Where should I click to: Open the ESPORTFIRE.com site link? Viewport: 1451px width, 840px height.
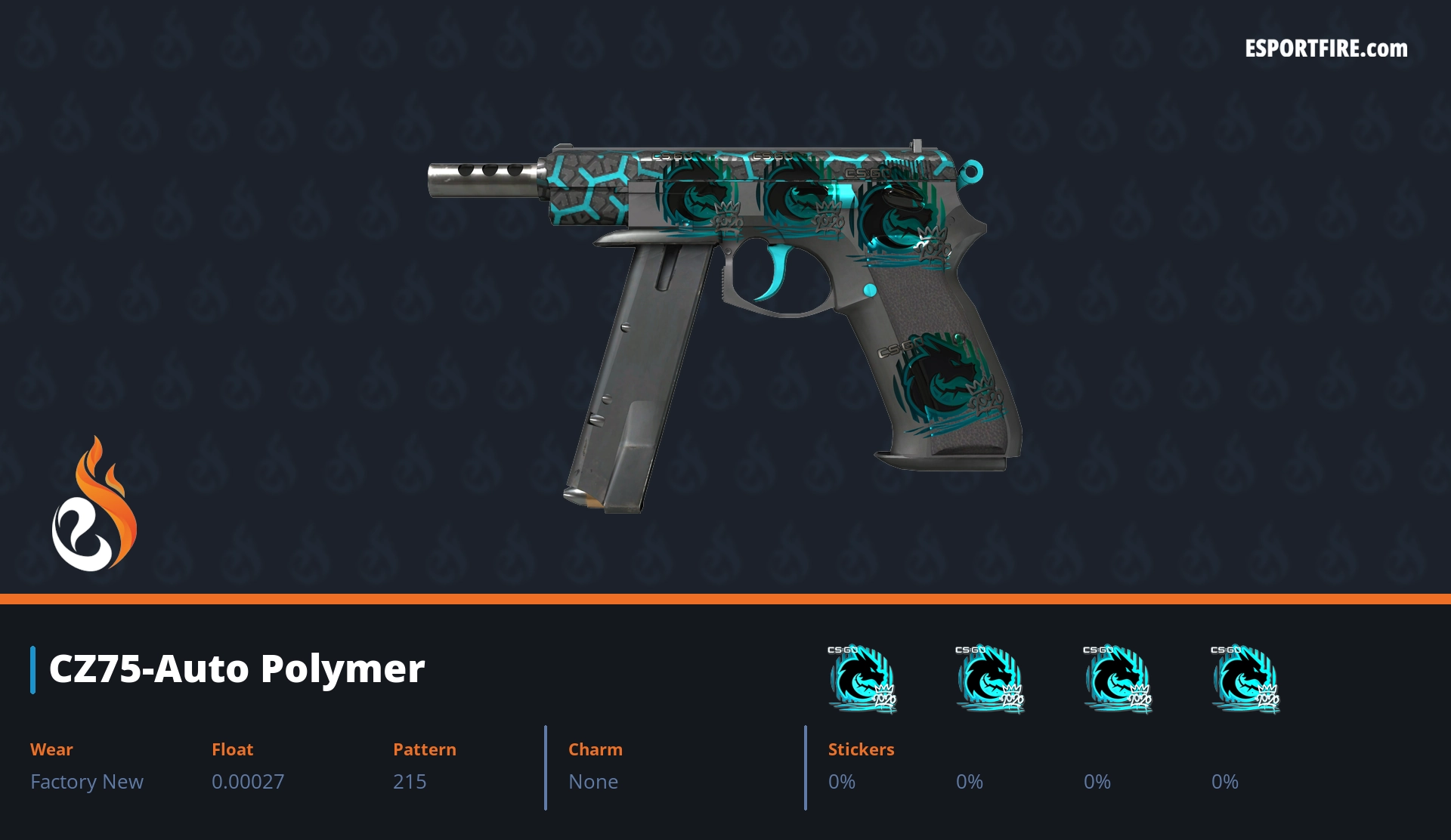click(x=1326, y=49)
